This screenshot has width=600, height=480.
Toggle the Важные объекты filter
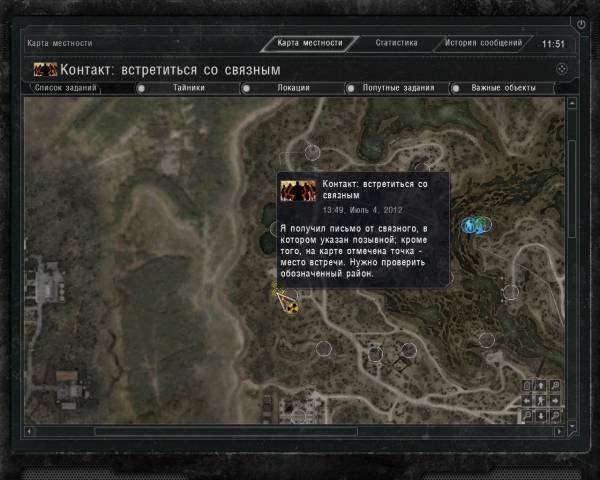click(504, 88)
